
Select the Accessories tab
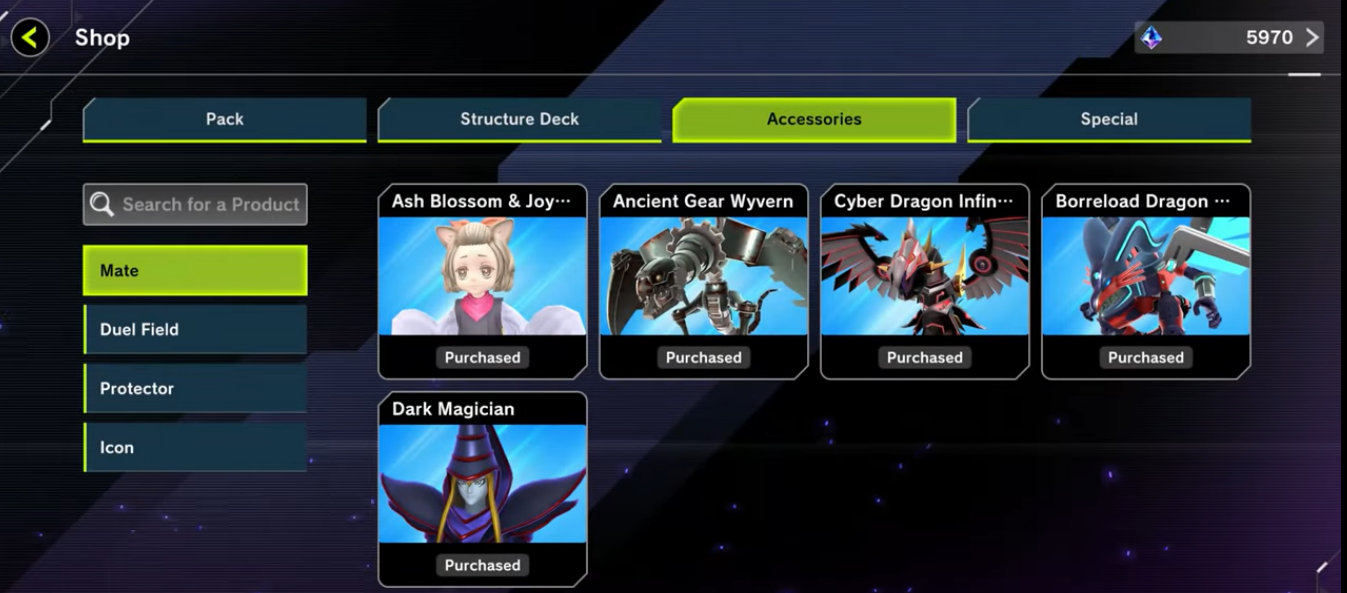(814, 119)
